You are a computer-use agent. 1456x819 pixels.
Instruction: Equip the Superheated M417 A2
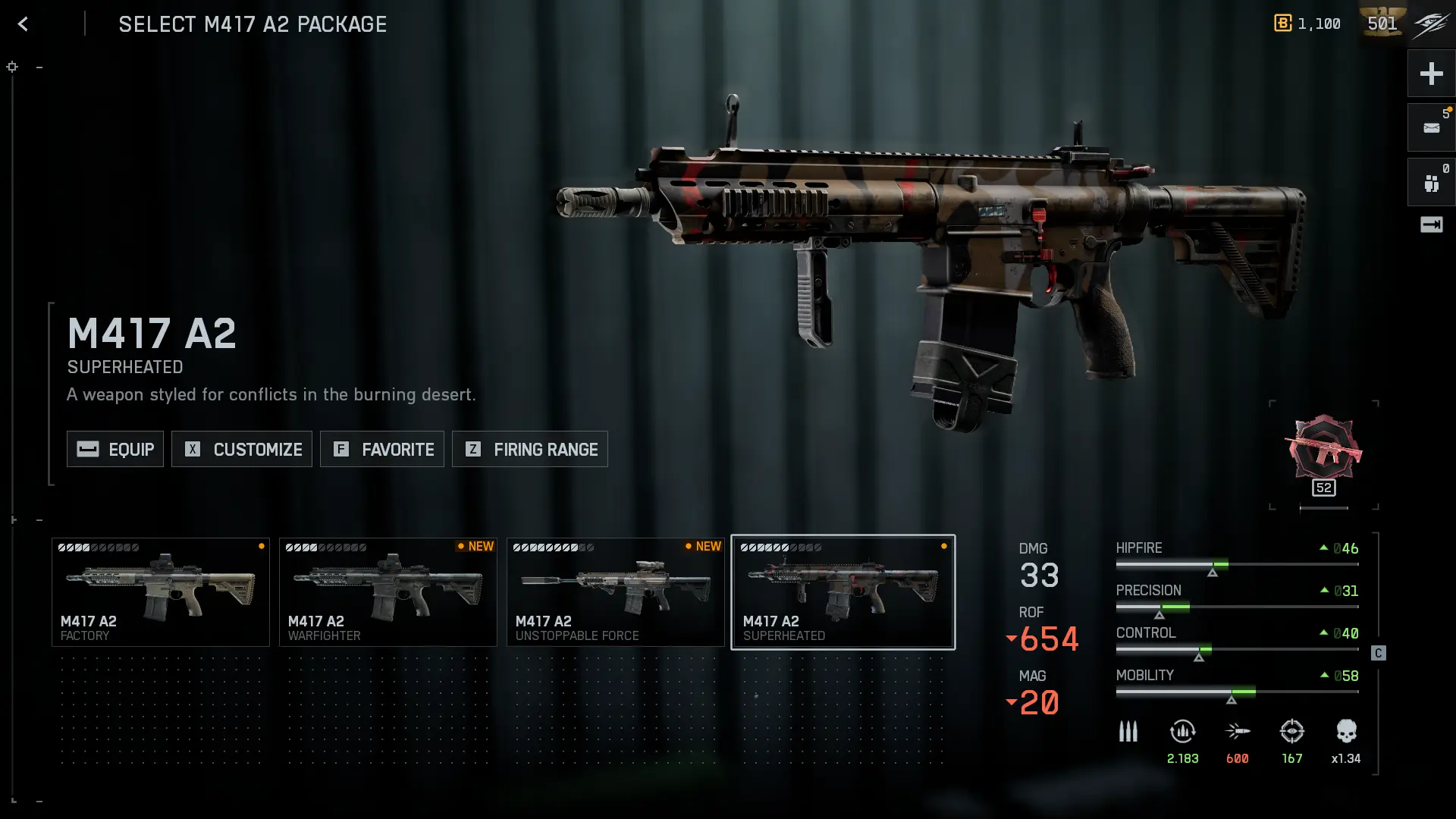[x=115, y=449]
